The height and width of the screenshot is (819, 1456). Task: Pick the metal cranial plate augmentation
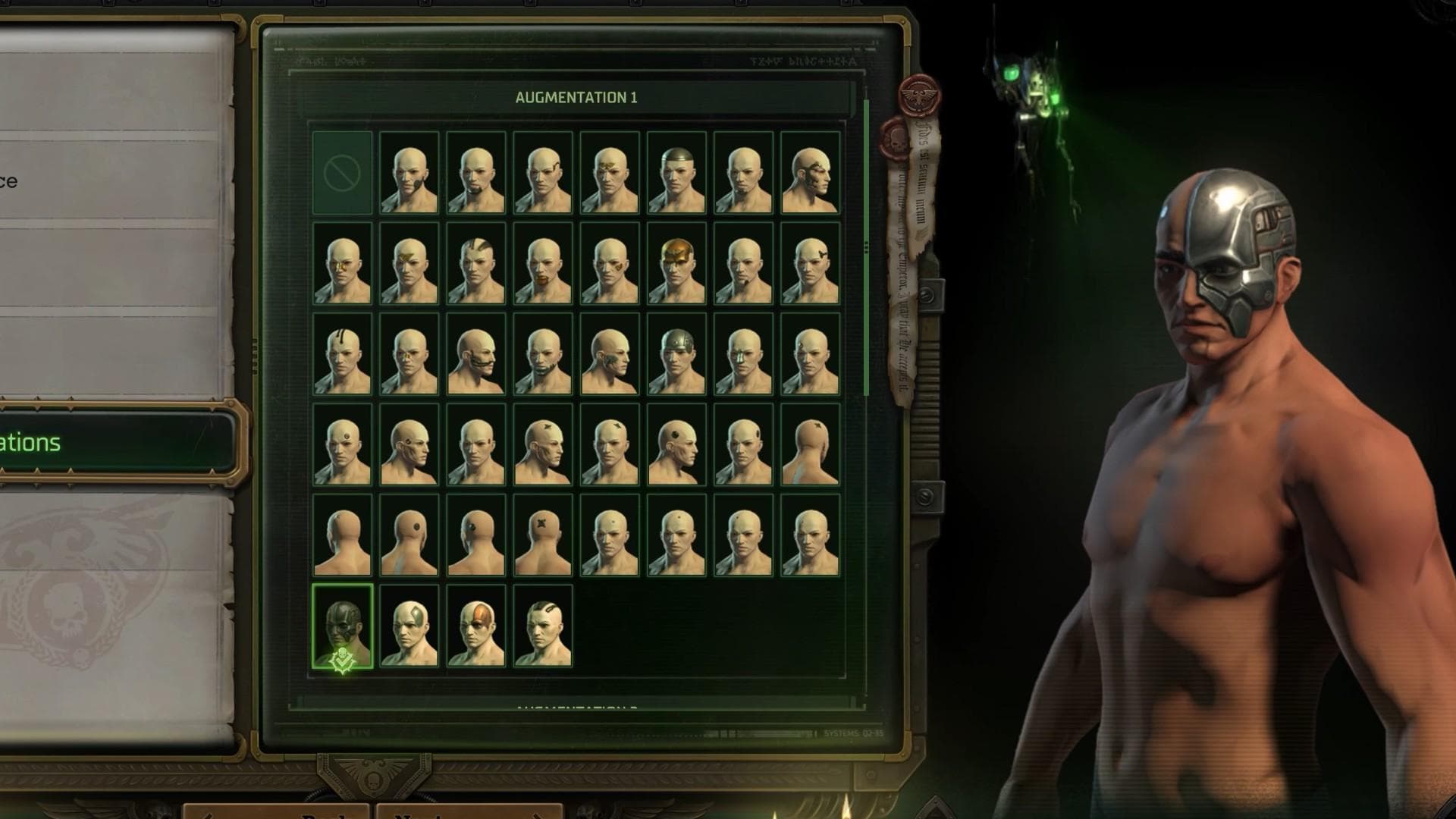pos(674,356)
